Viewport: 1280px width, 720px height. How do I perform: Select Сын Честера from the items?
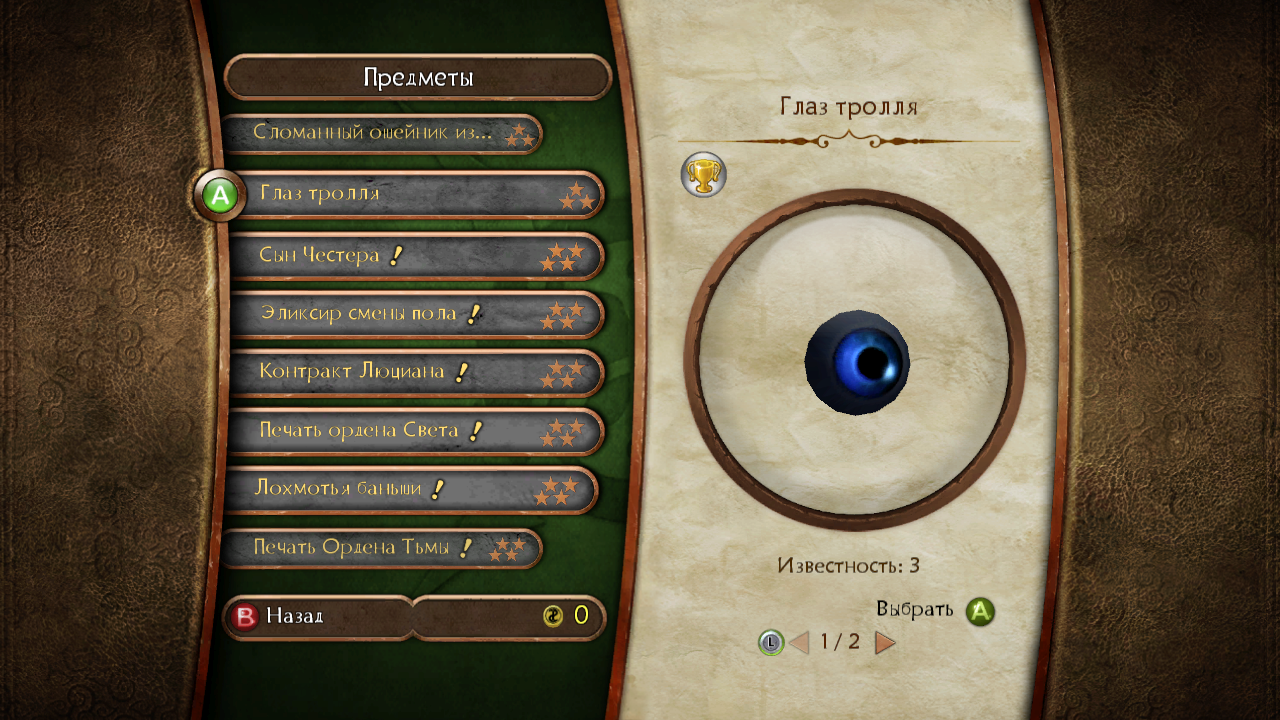coord(416,256)
